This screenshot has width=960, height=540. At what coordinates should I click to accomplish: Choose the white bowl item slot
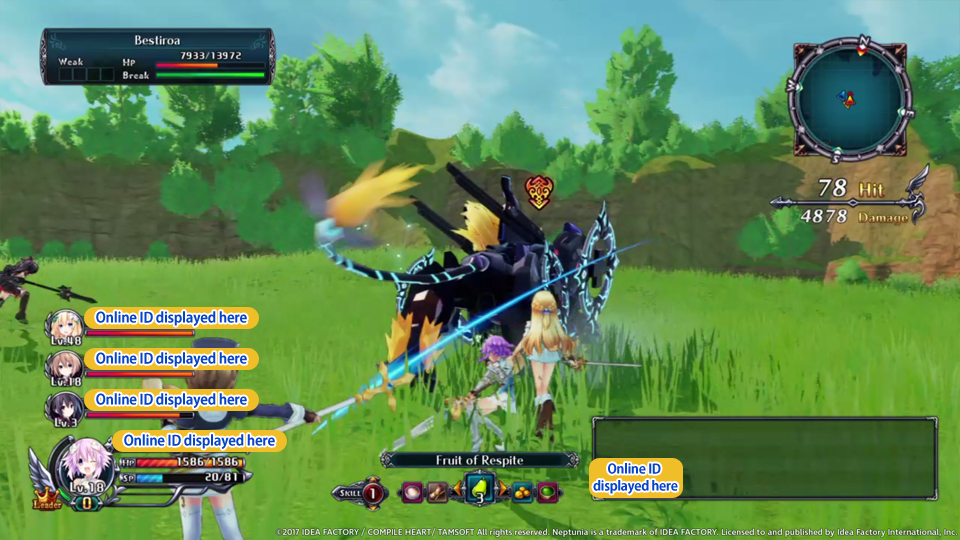412,492
